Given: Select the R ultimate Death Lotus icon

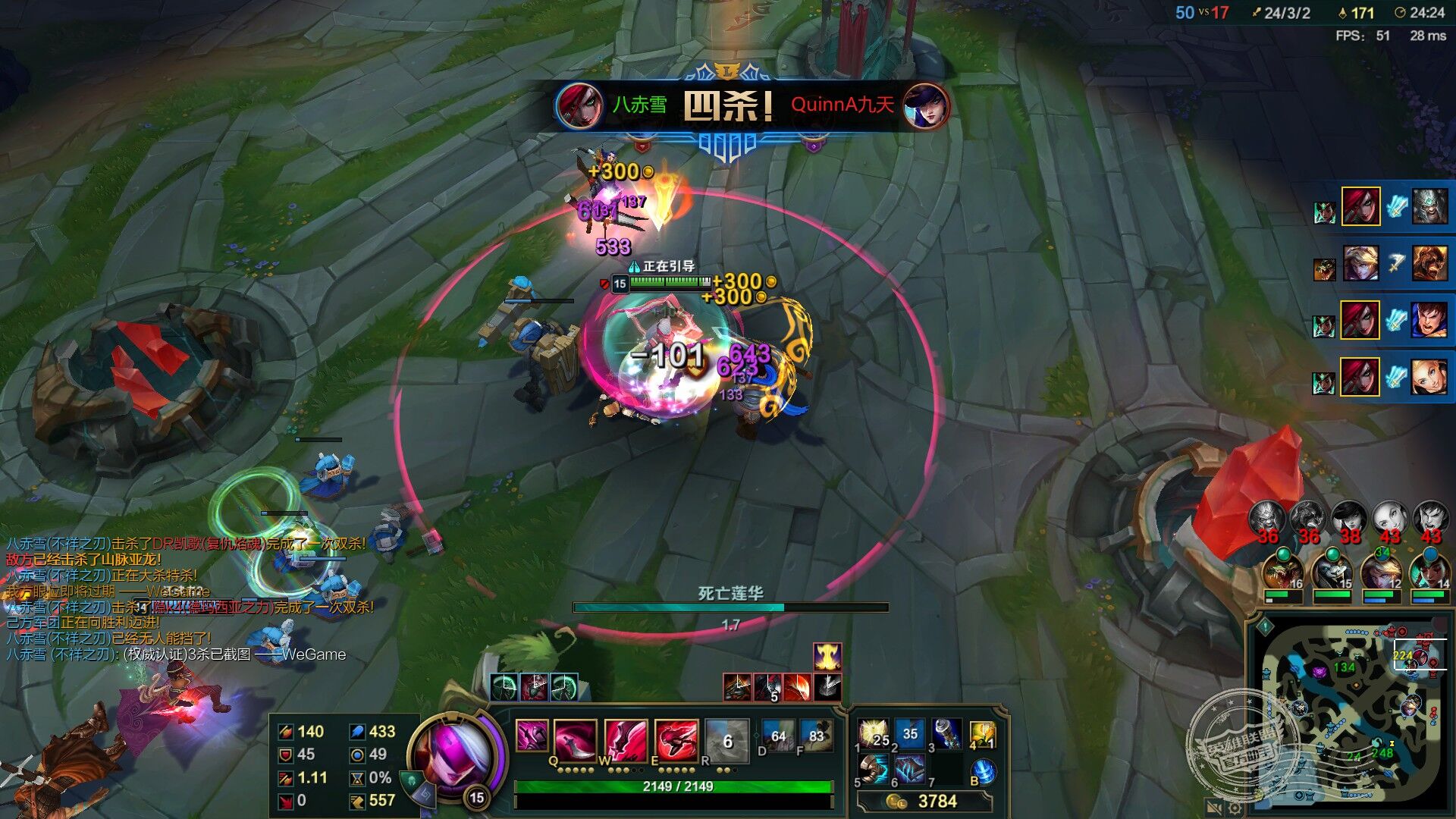Looking at the screenshot, I should click(726, 739).
